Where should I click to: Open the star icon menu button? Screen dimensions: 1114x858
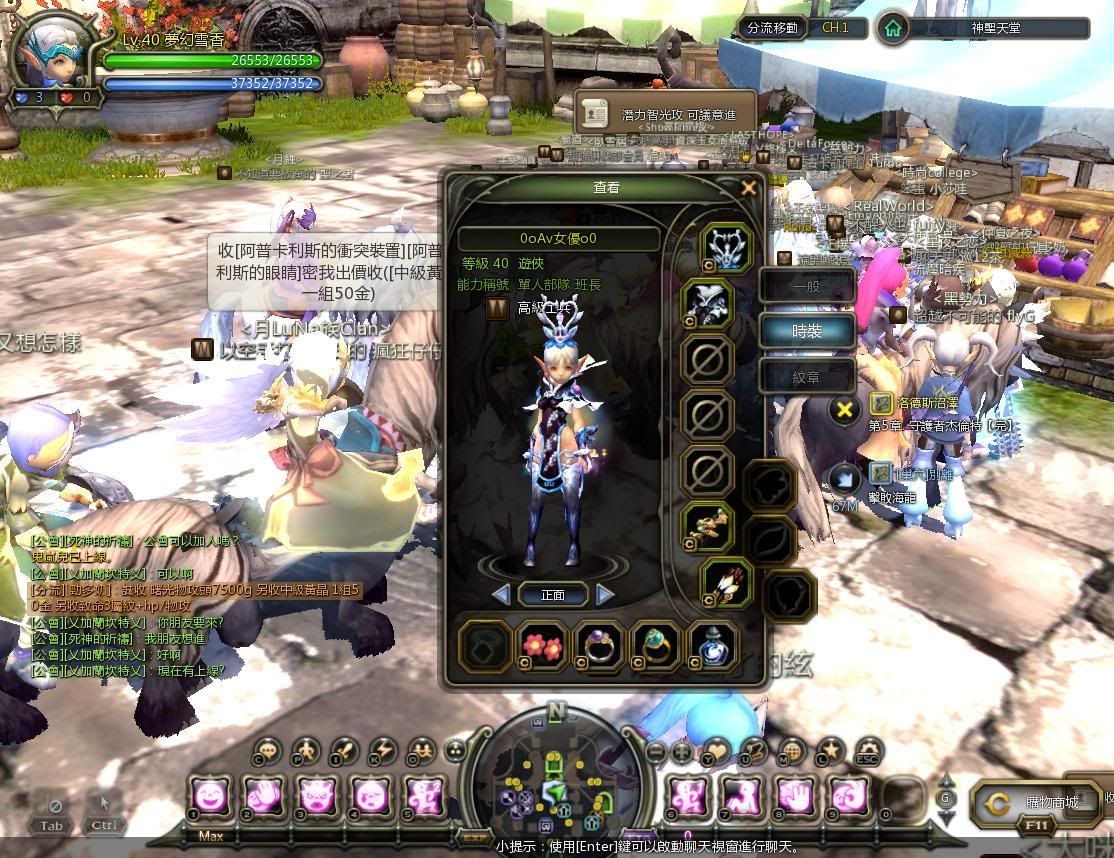(x=830, y=752)
